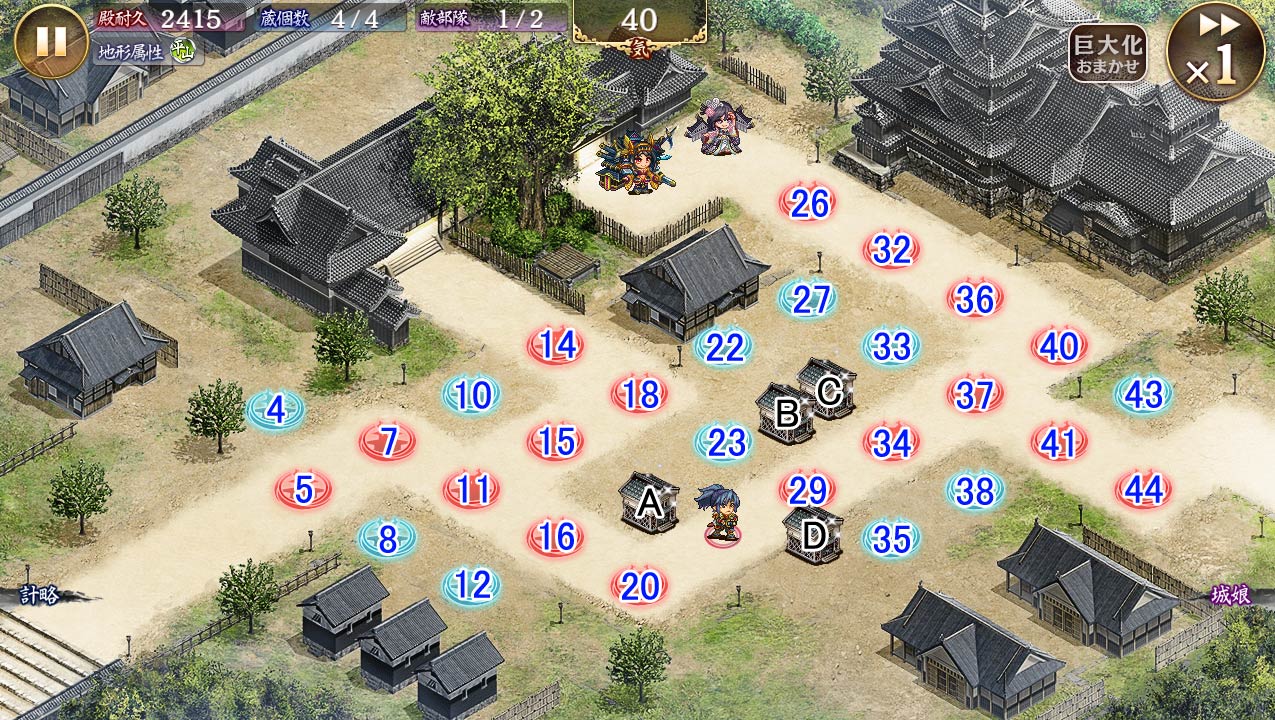The height and width of the screenshot is (720, 1275).
Task: Select the red placement tile 5
Action: point(304,490)
